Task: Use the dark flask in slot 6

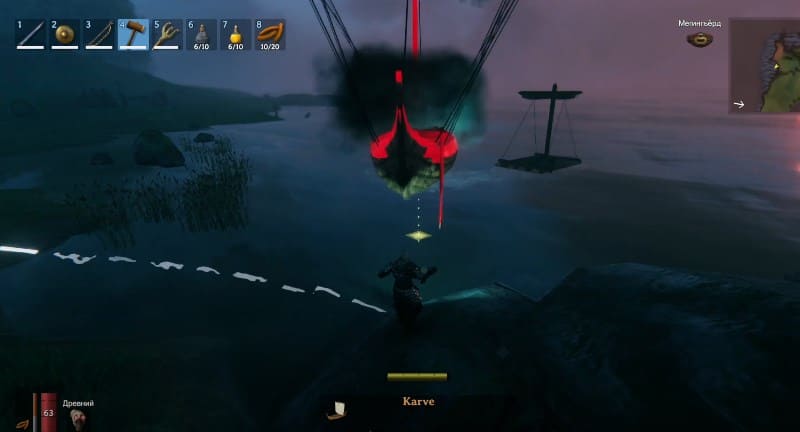Action: tap(201, 35)
